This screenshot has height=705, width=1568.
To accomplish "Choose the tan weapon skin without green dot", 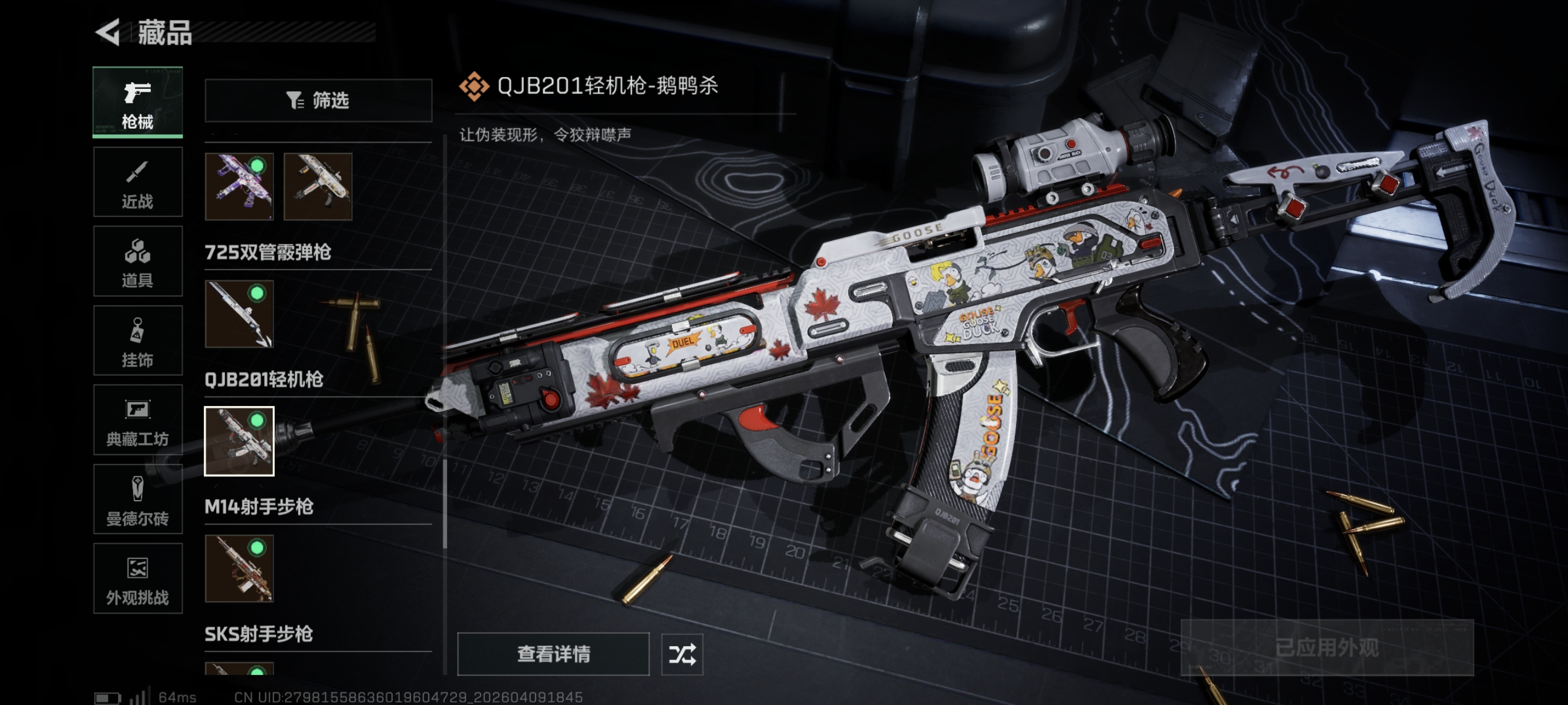I will coord(318,186).
